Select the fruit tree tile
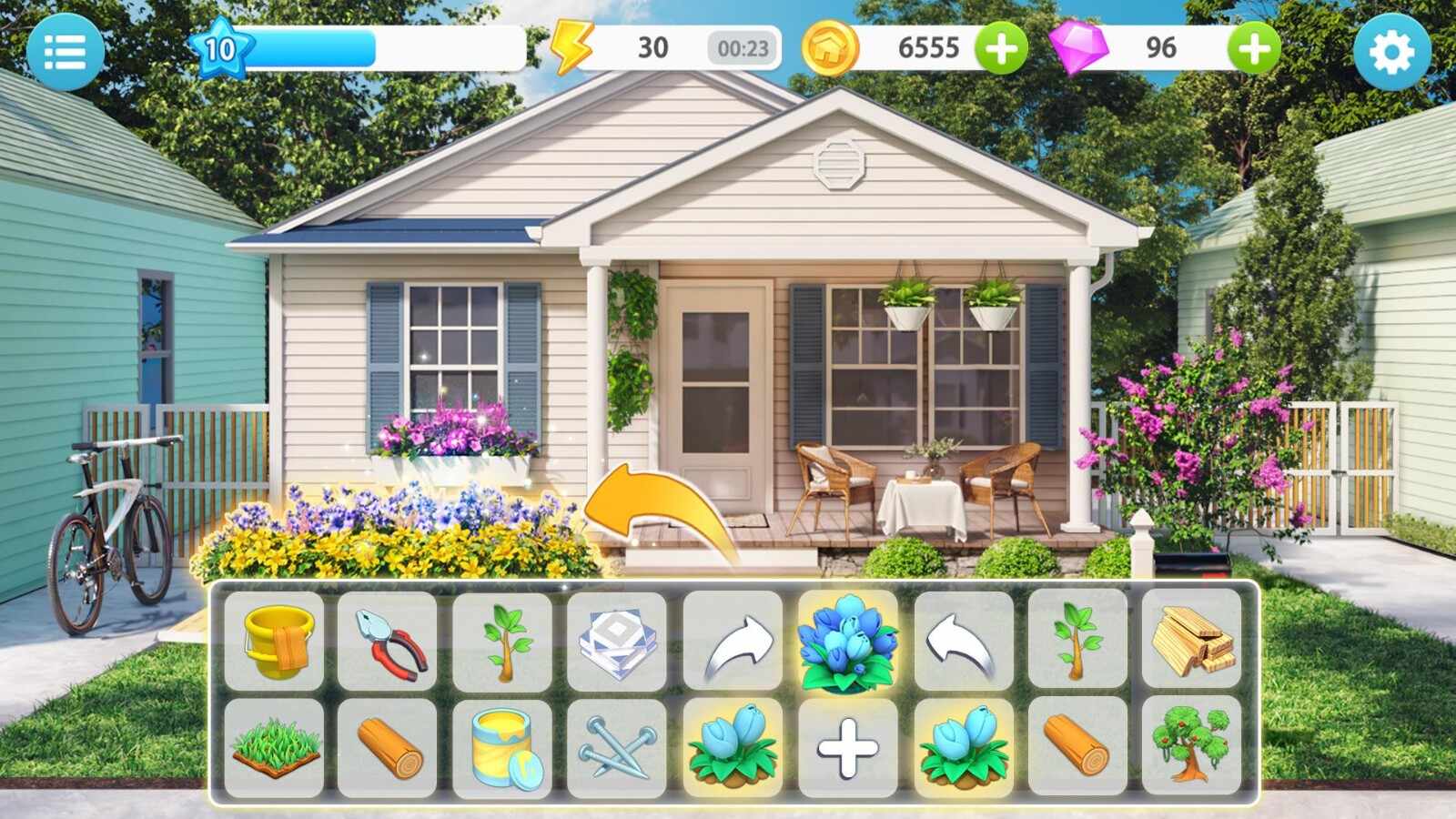This screenshot has height=819, width=1456. 1191,748
